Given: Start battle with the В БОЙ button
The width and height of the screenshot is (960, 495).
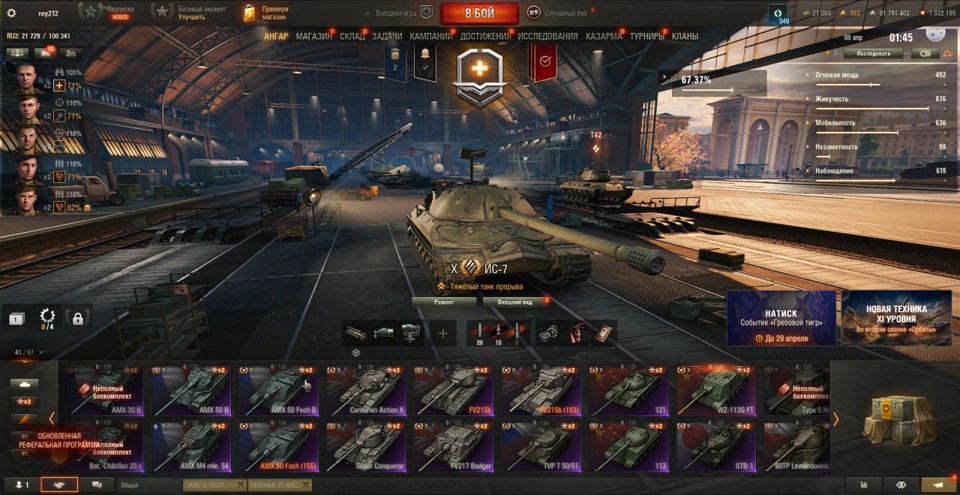Looking at the screenshot, I should (x=479, y=13).
